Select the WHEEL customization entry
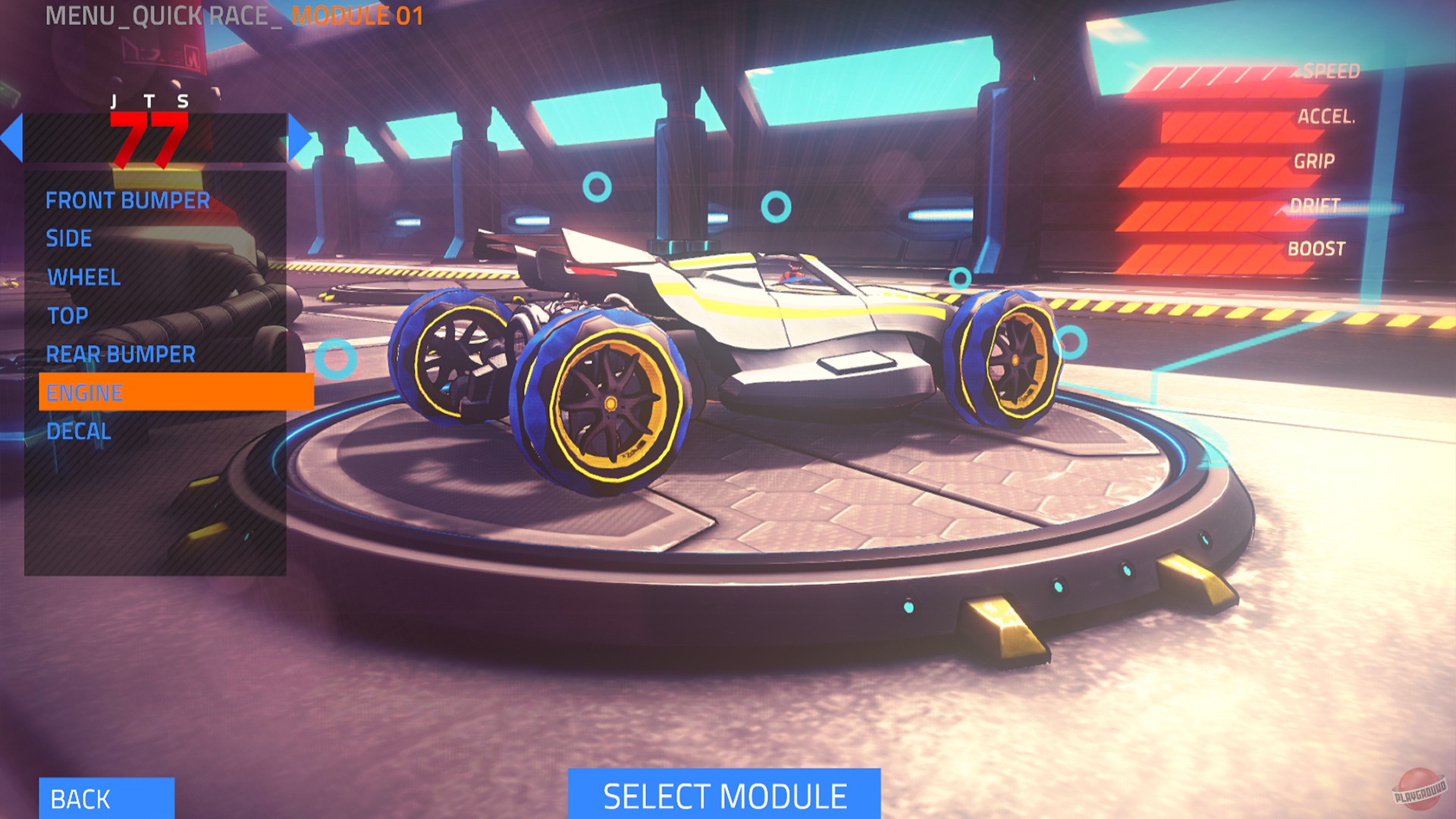Image resolution: width=1456 pixels, height=819 pixels. (83, 278)
